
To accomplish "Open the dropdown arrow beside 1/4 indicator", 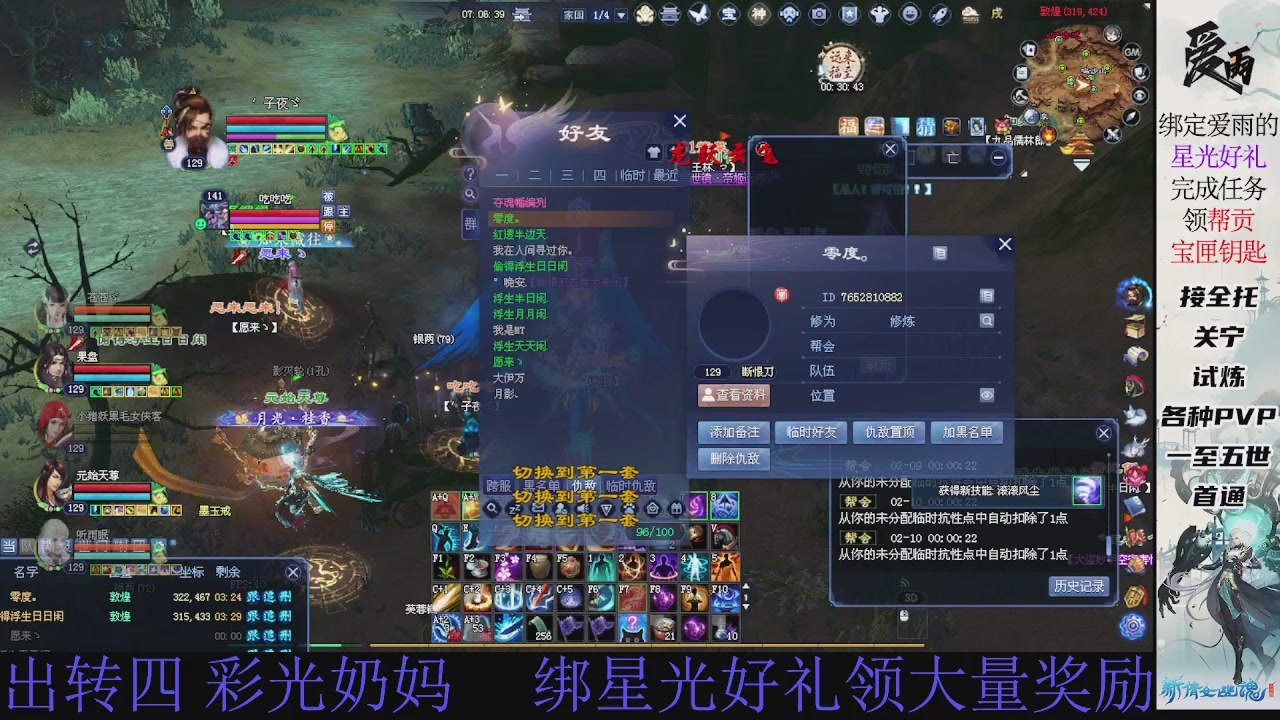I will pos(620,13).
